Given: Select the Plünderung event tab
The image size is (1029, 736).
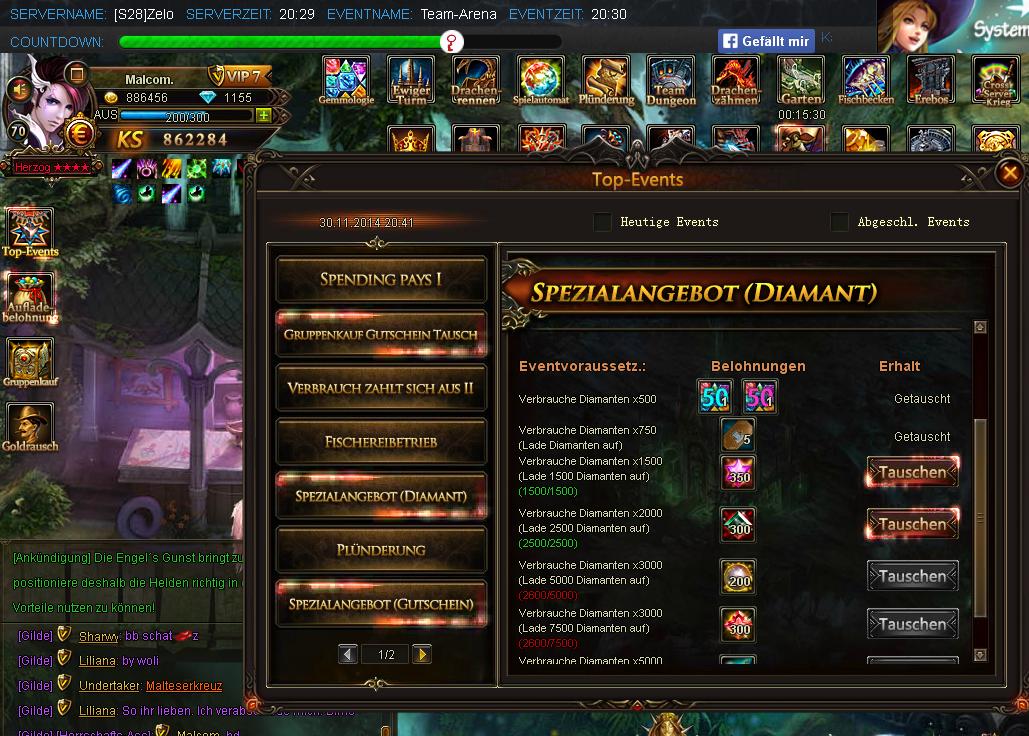Looking at the screenshot, I should (381, 550).
